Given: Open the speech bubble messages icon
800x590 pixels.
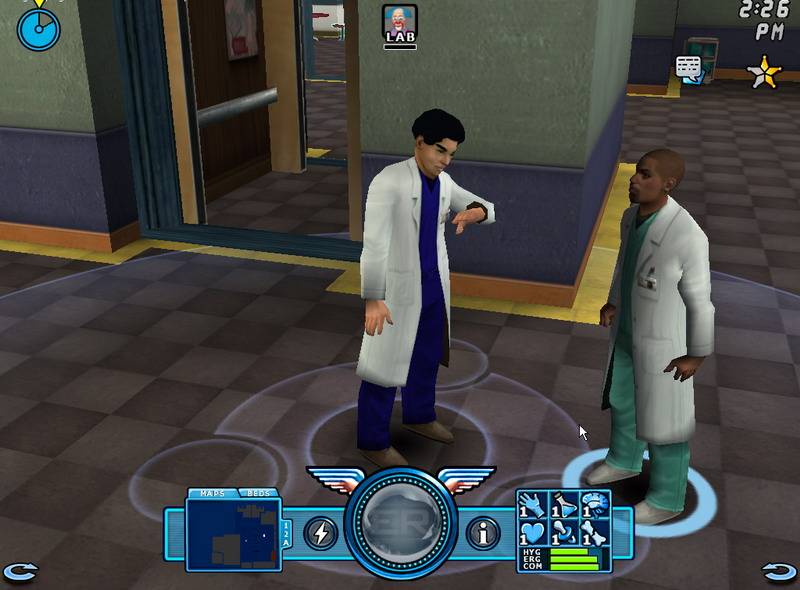Looking at the screenshot, I should pos(689,68).
